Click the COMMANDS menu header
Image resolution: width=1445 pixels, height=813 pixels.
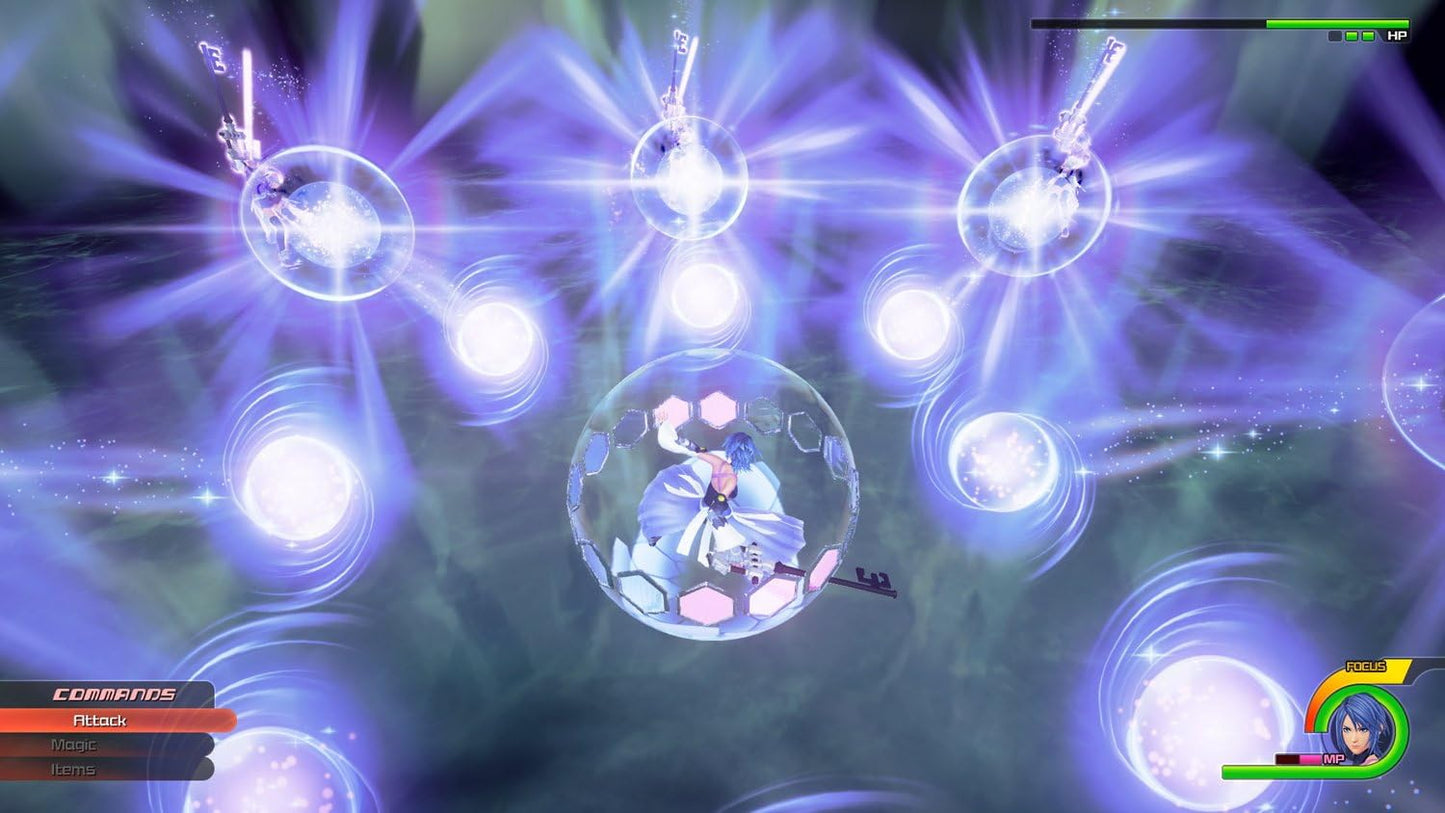[115, 693]
